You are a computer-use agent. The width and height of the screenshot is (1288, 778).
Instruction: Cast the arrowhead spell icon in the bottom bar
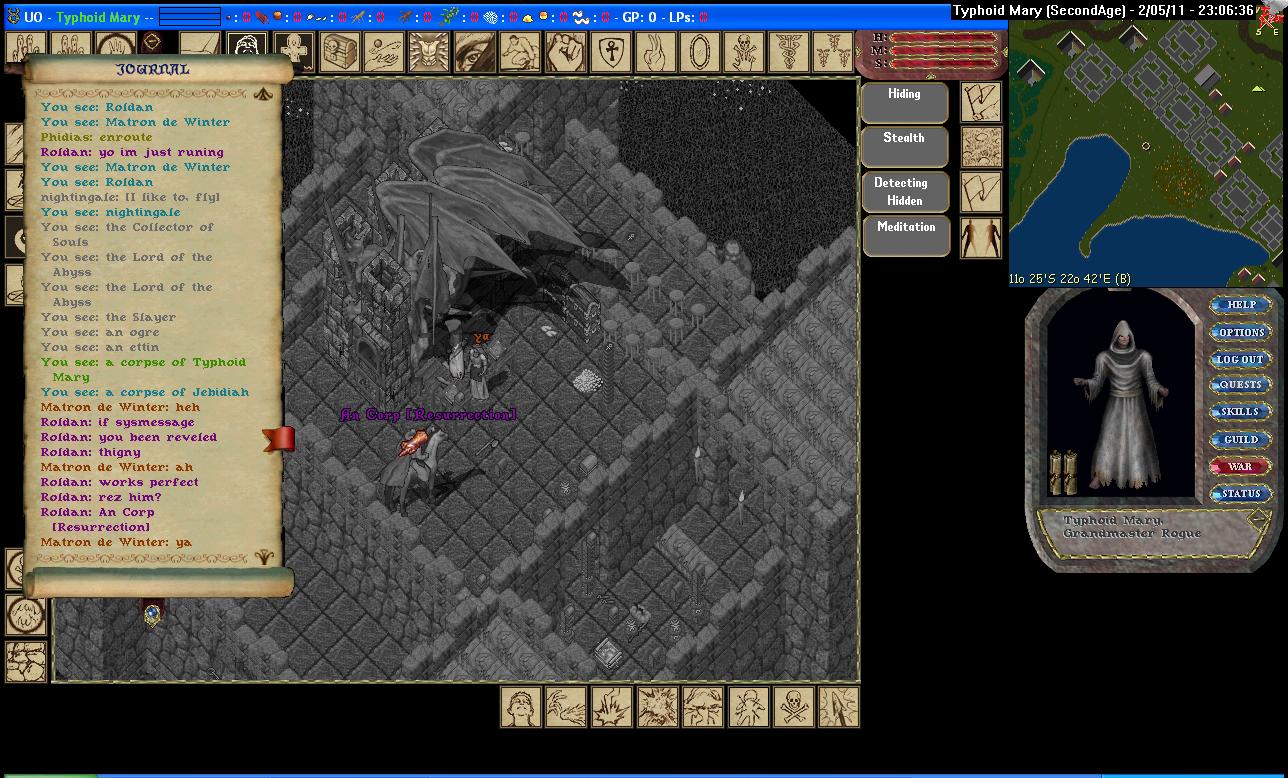(839, 707)
